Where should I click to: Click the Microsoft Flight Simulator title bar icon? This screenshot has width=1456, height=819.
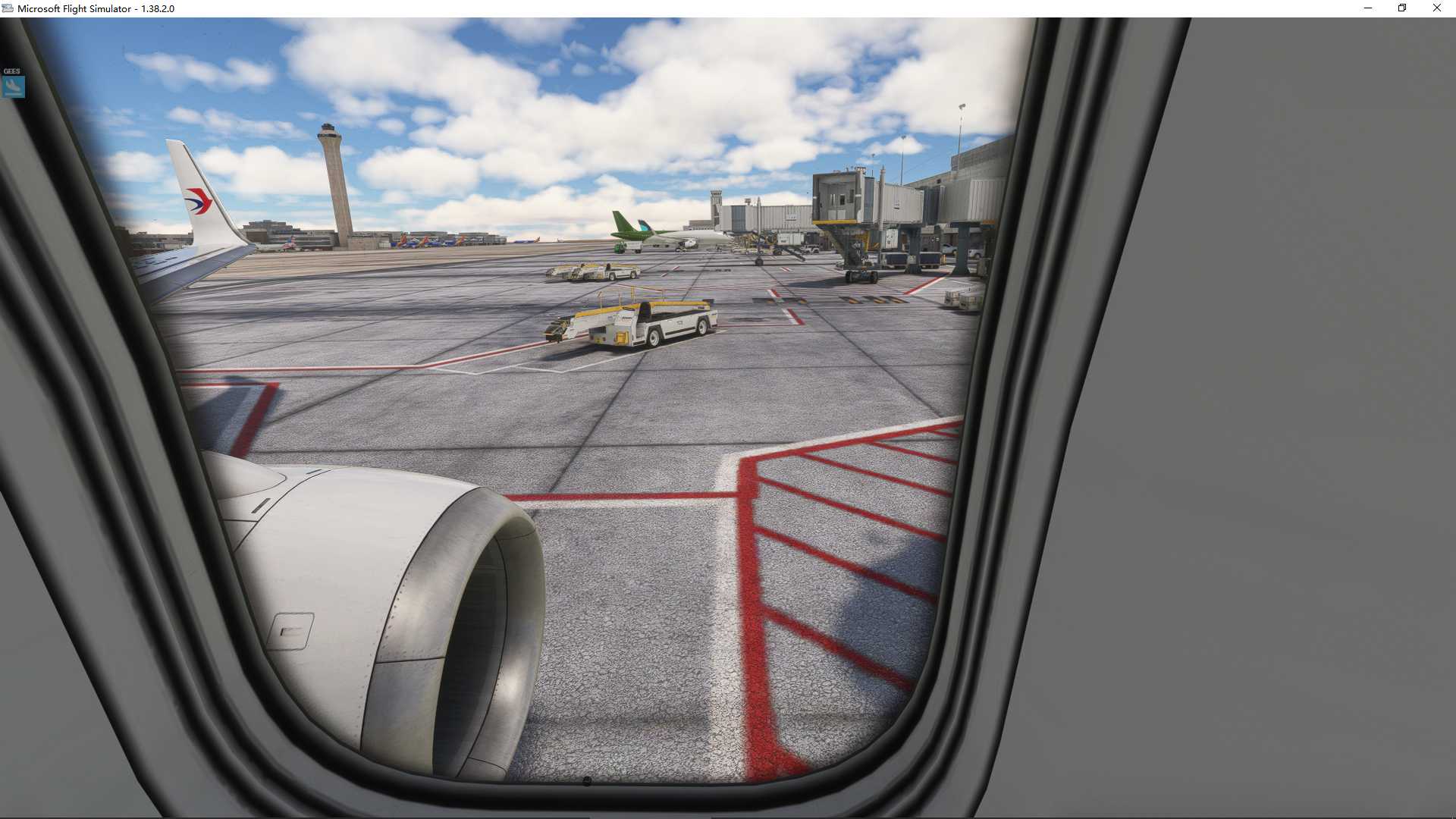(8, 8)
